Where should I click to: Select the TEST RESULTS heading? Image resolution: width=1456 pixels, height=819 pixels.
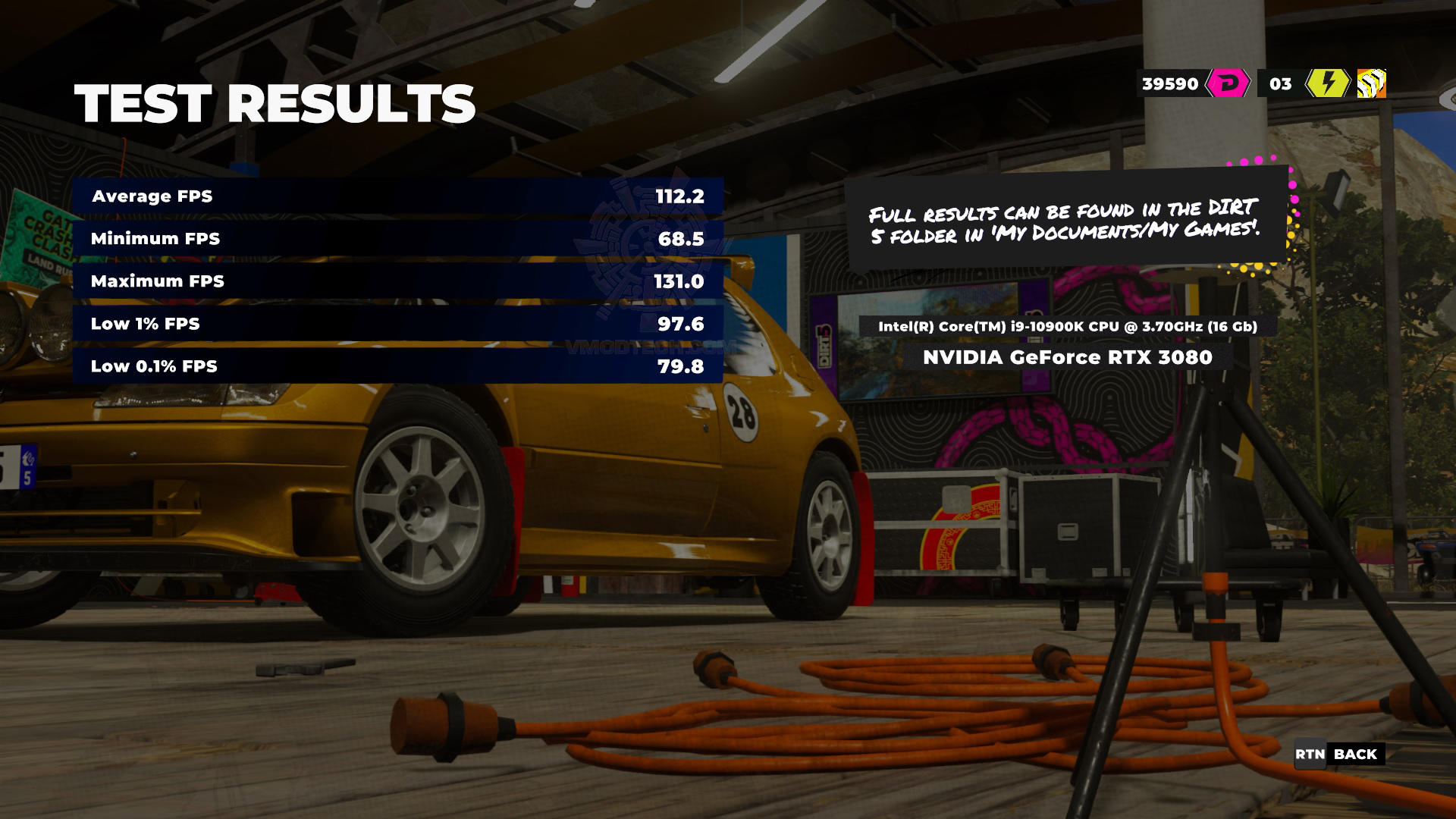tap(277, 102)
